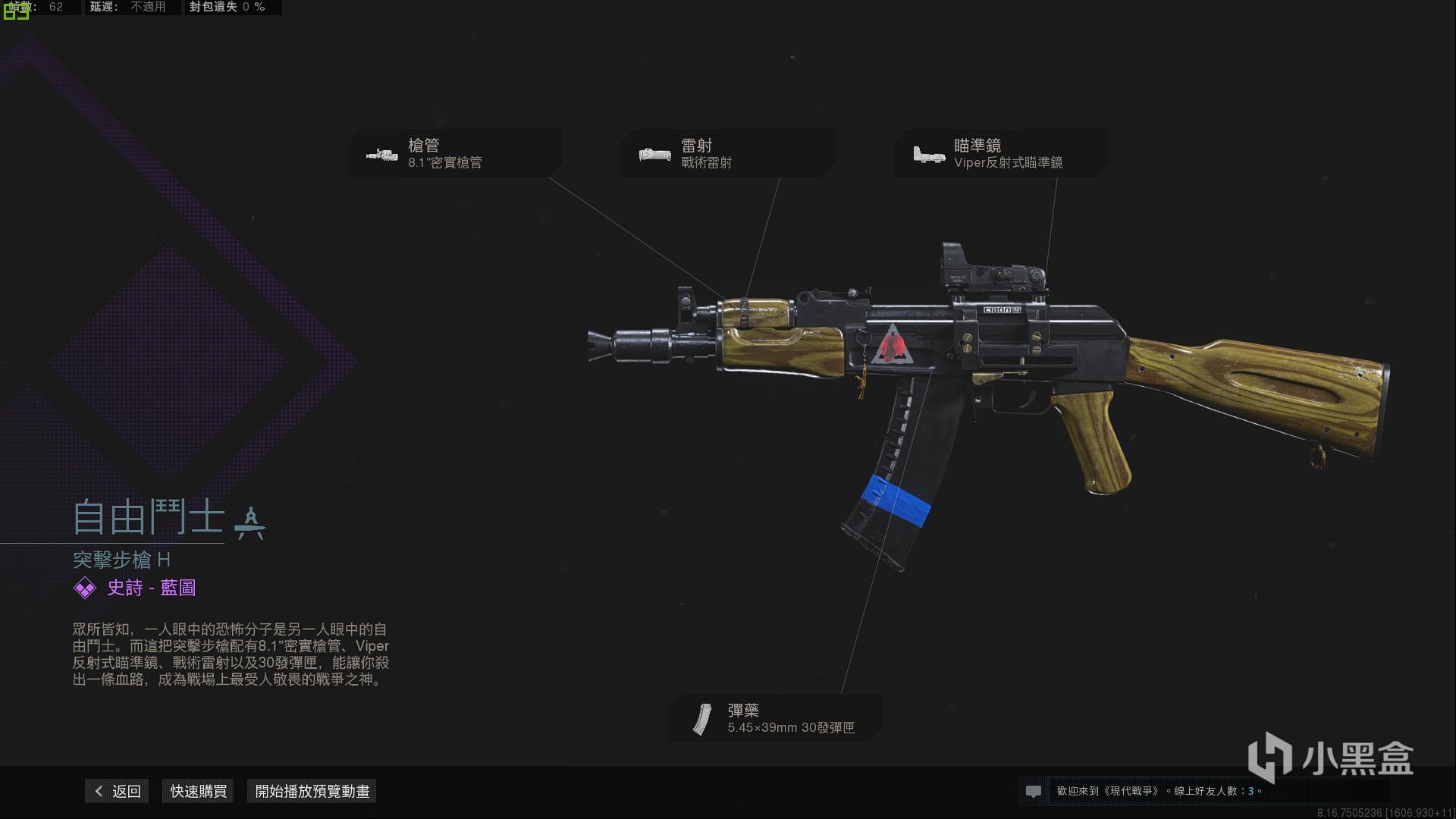
Task: Open the 瞄準鏡 optic attachment icon
Action: click(927, 153)
